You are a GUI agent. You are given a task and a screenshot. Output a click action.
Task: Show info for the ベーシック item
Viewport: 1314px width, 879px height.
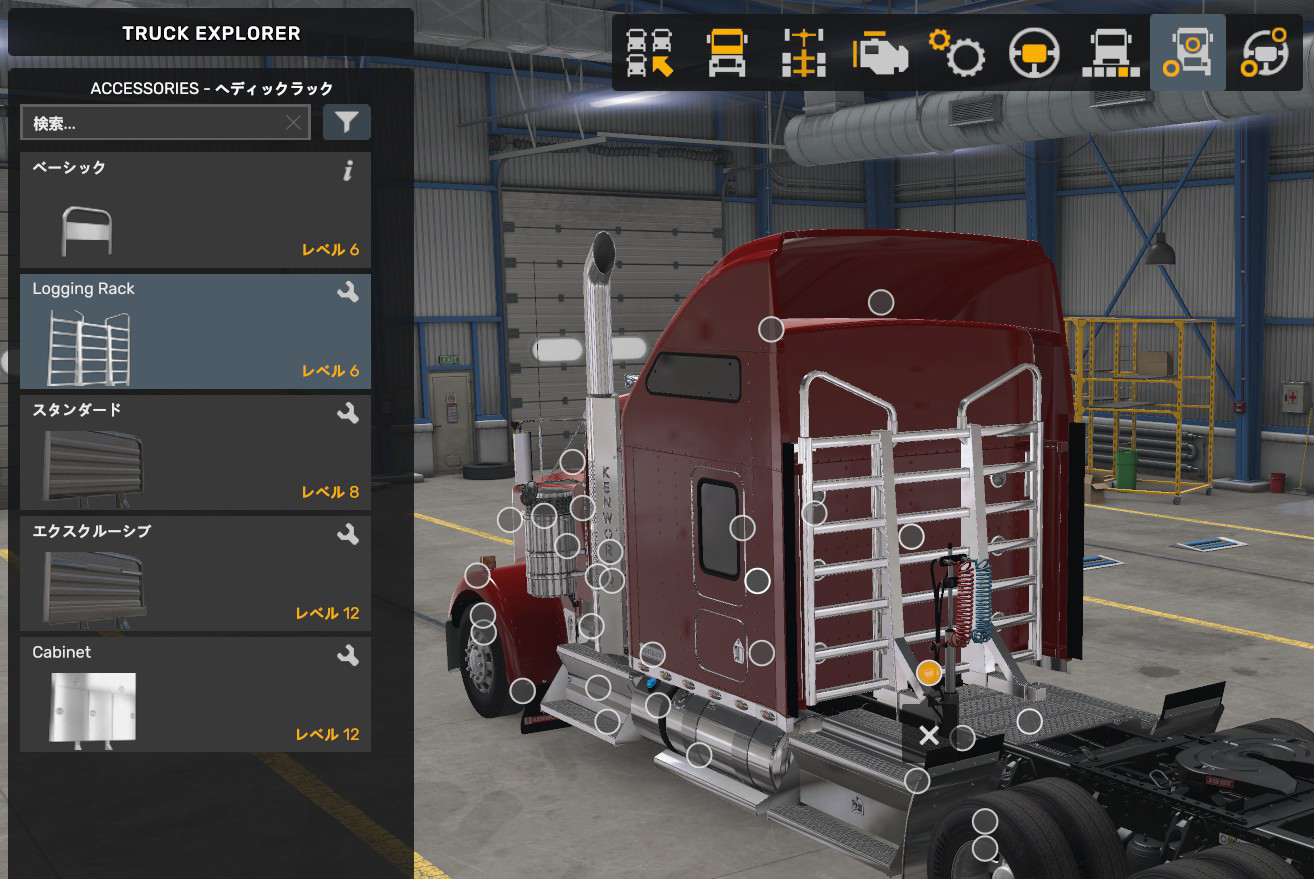point(348,171)
